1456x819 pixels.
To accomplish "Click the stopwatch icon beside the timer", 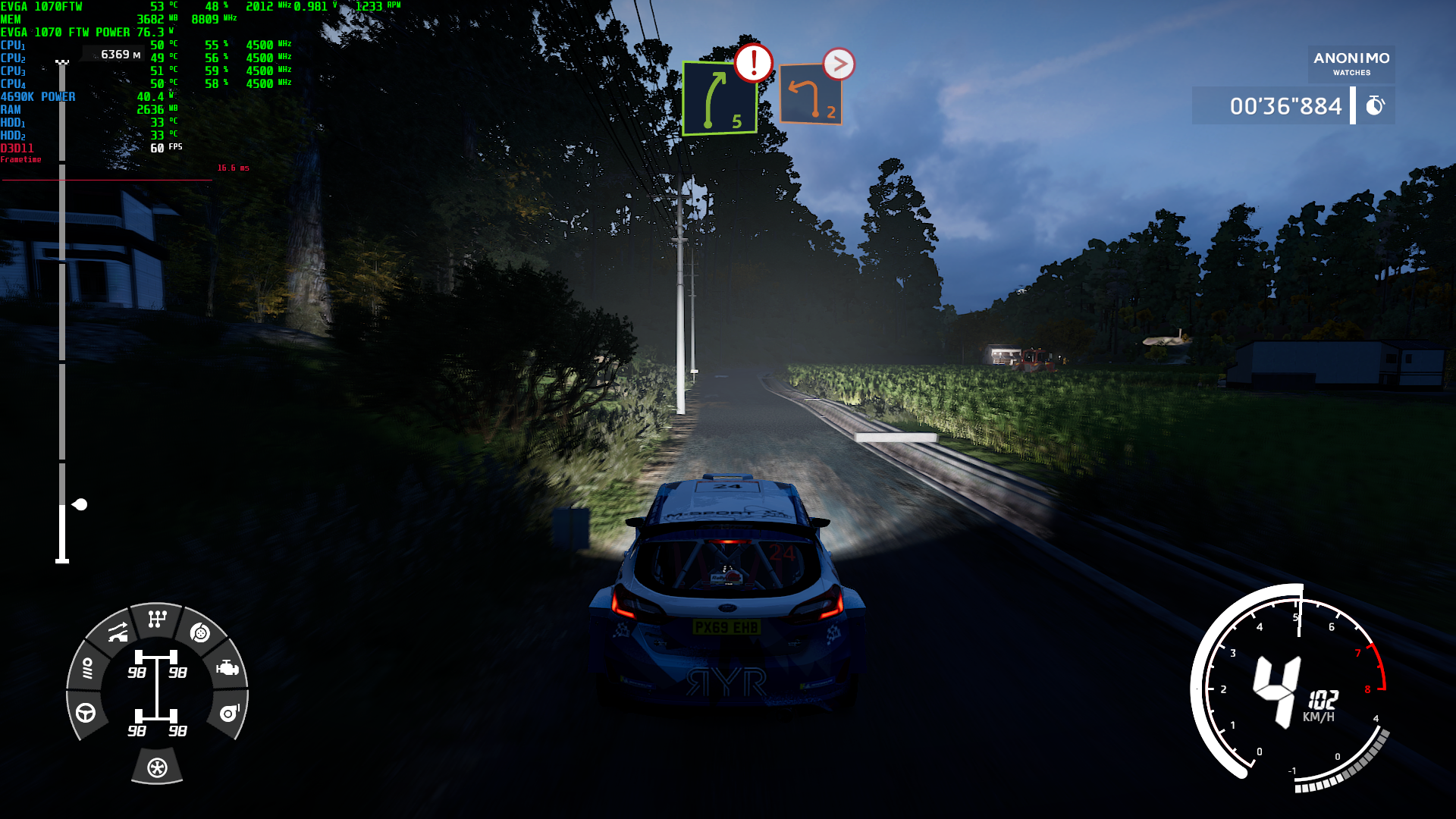I will click(x=1375, y=105).
